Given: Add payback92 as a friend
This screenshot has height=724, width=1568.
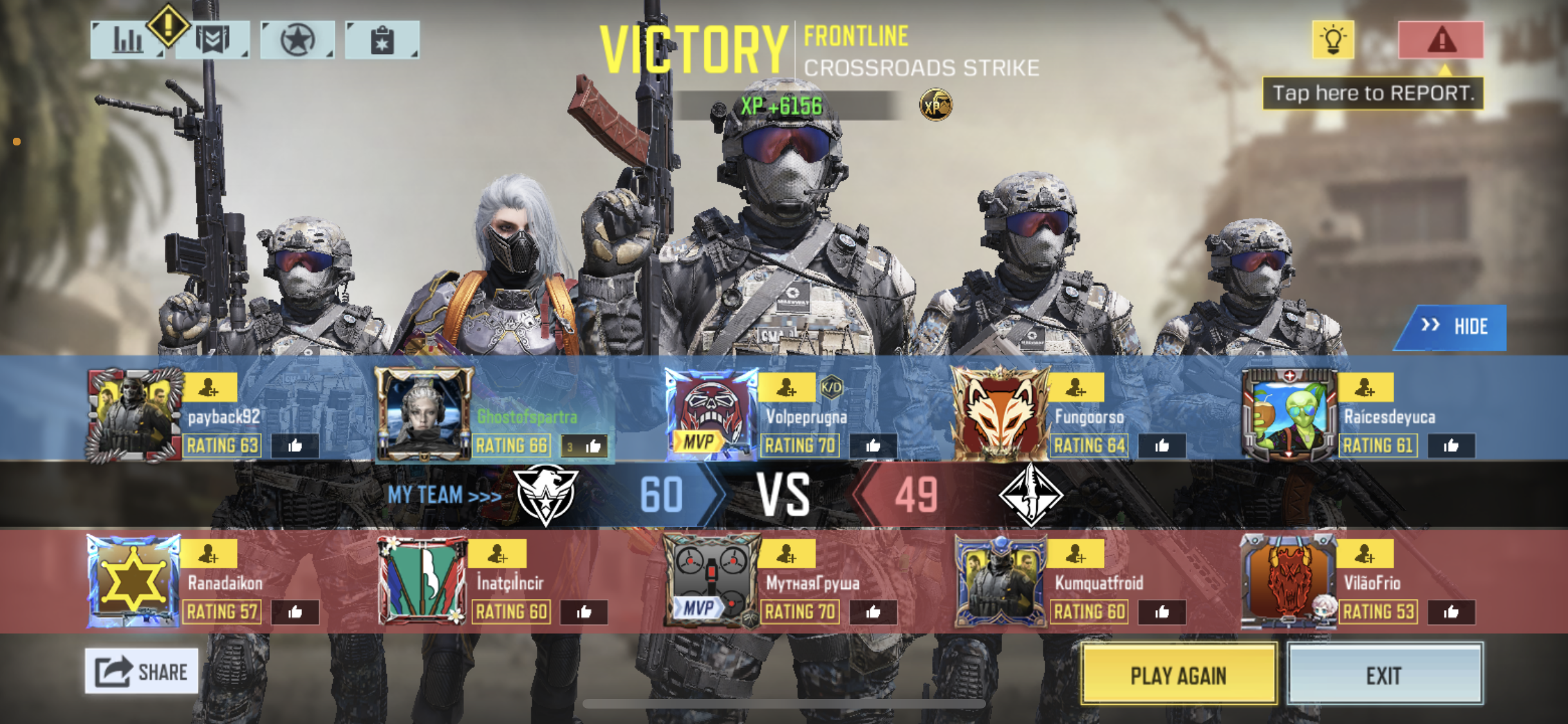Looking at the screenshot, I should point(210,387).
